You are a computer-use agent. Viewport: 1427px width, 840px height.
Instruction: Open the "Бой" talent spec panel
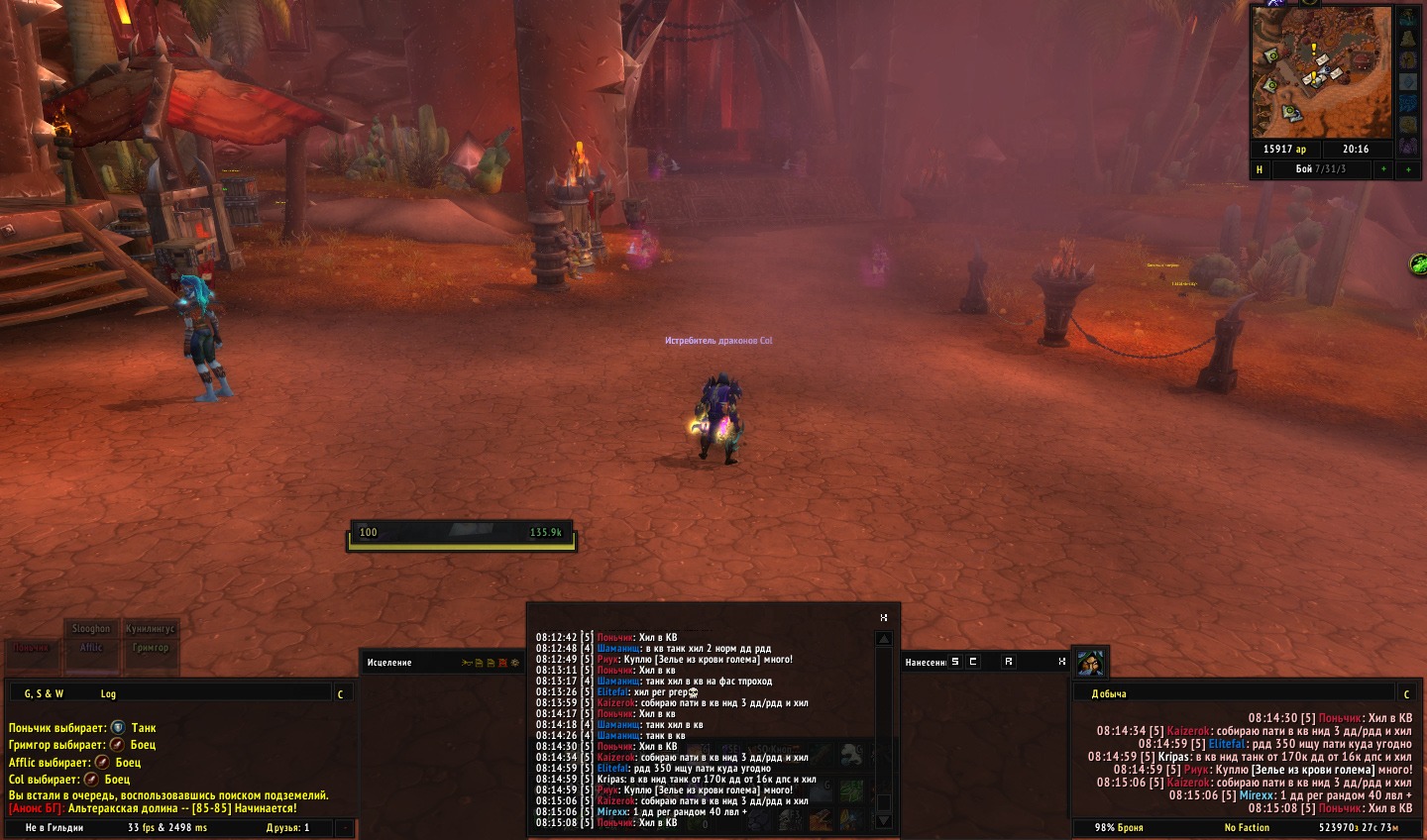1320,169
